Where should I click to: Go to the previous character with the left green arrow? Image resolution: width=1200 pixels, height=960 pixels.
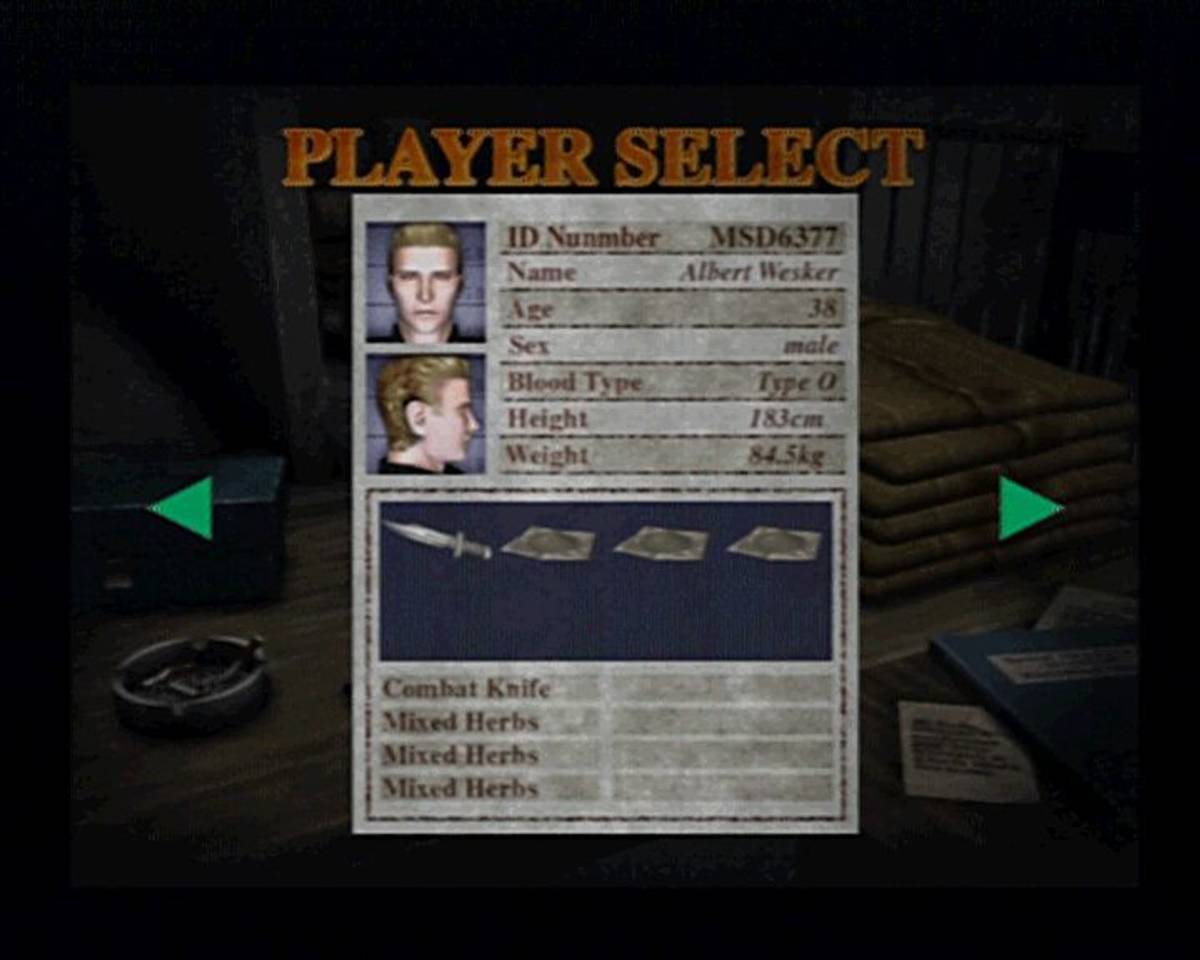pos(184,507)
